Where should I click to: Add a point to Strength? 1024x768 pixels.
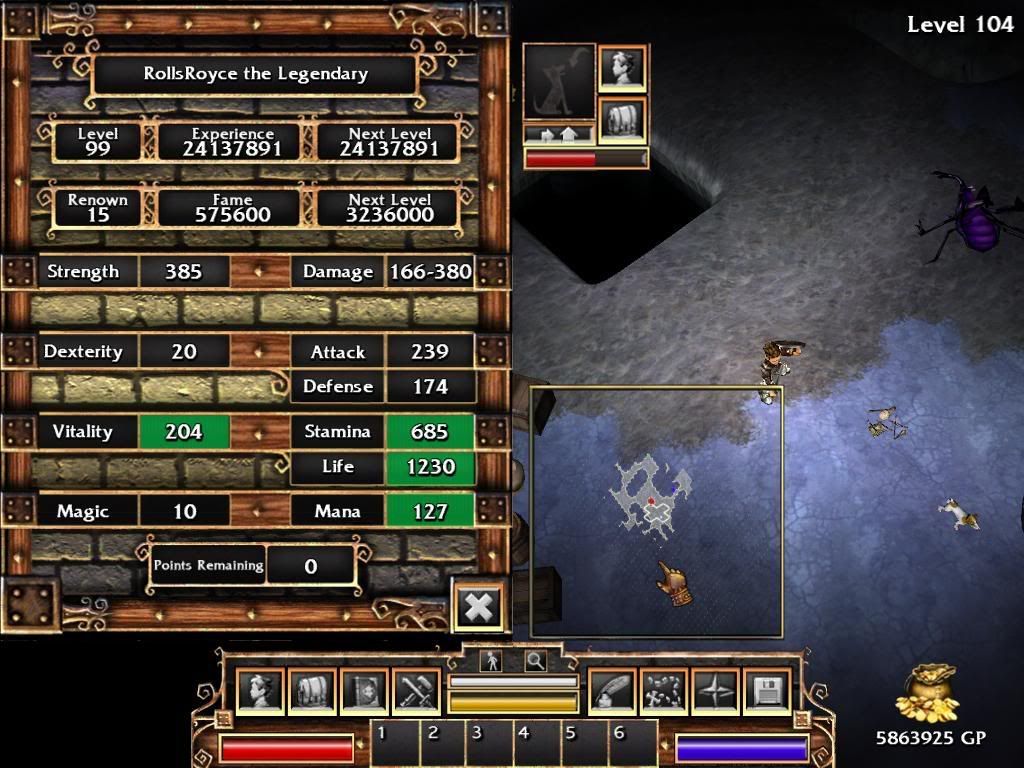tap(259, 272)
